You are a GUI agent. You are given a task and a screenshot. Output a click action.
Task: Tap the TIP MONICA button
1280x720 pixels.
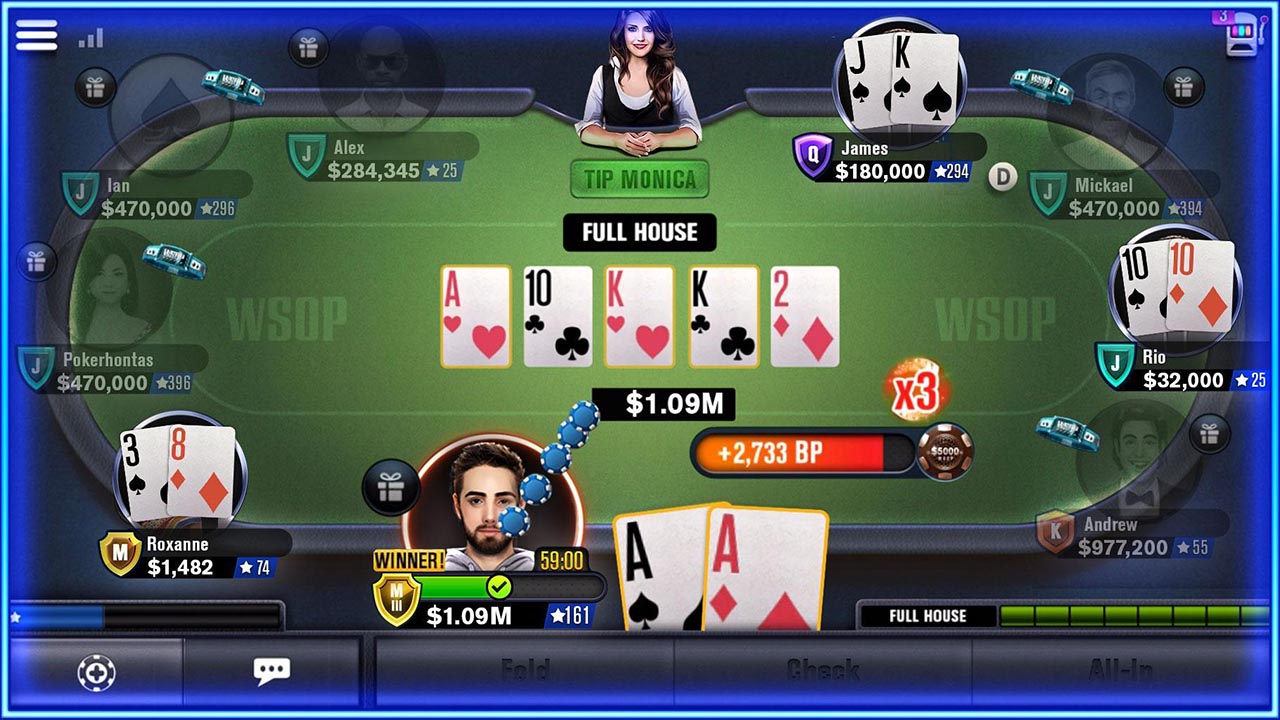click(x=639, y=180)
